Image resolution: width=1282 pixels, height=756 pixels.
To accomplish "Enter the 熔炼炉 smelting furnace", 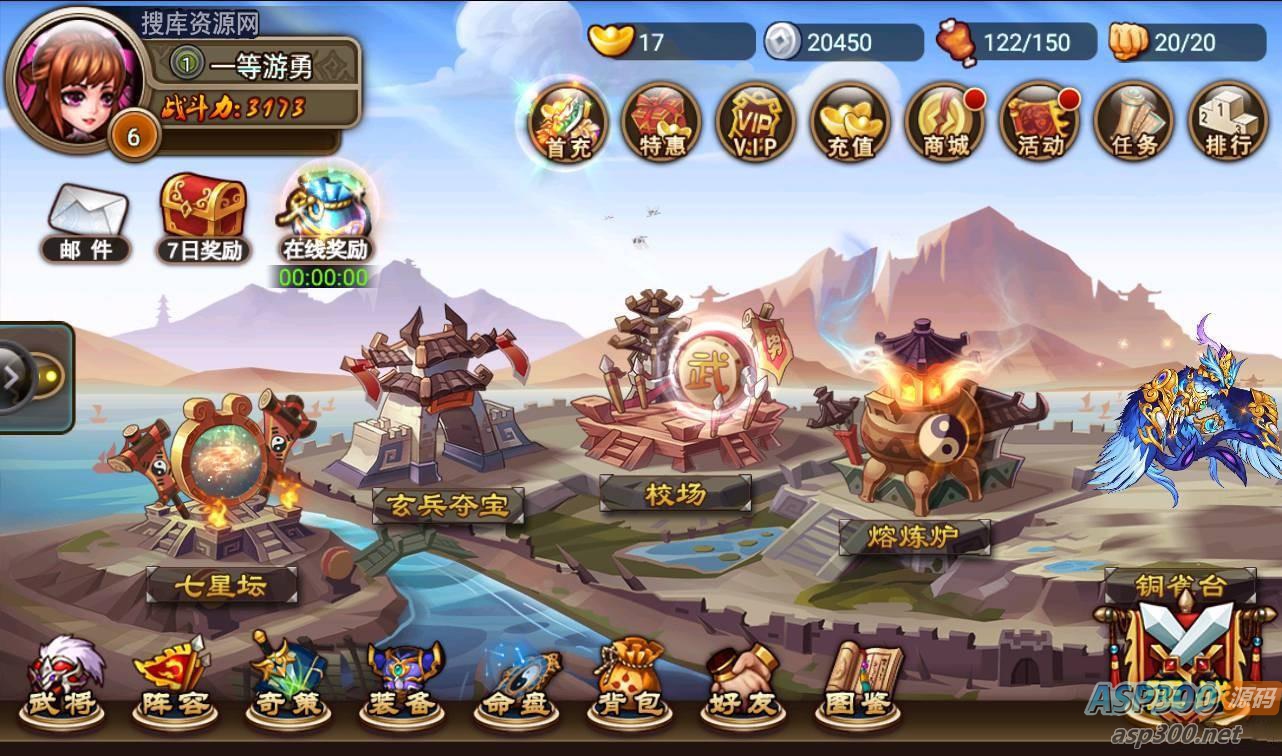I will pos(918,535).
